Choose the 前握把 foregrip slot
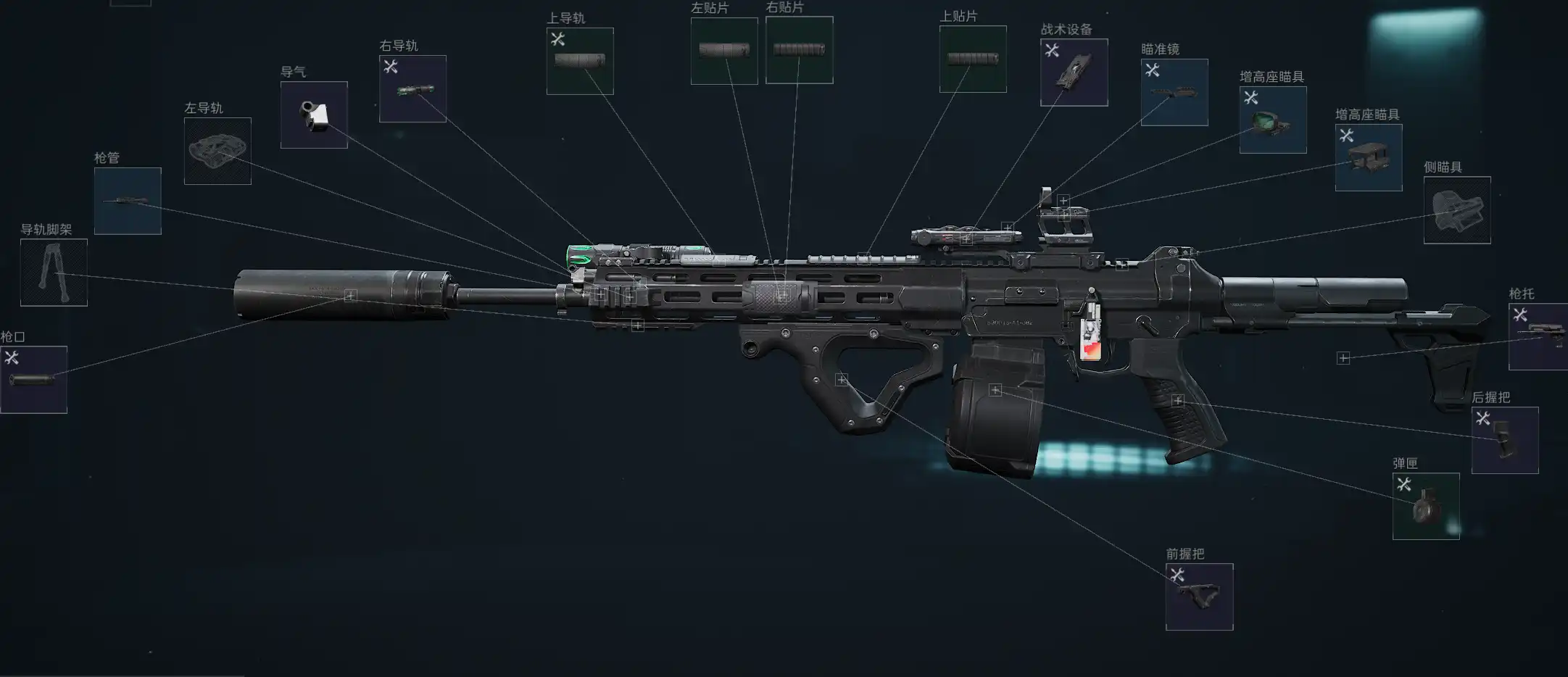The height and width of the screenshot is (677, 1568). (1199, 597)
